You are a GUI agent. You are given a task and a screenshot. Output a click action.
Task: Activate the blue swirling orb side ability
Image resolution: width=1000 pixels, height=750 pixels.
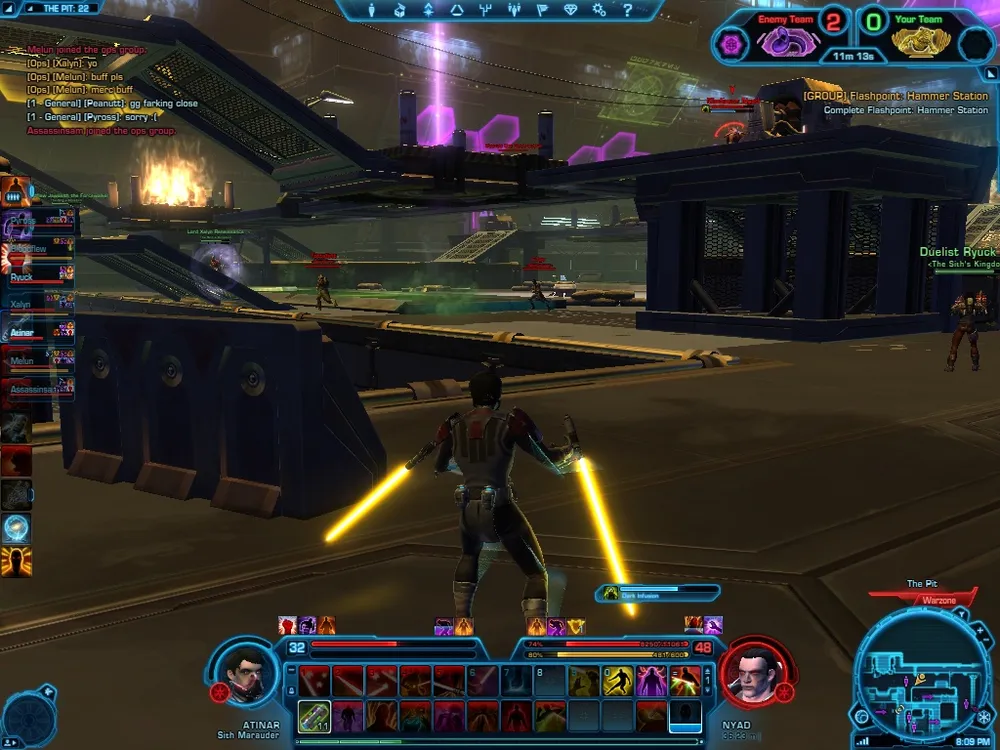(16, 527)
